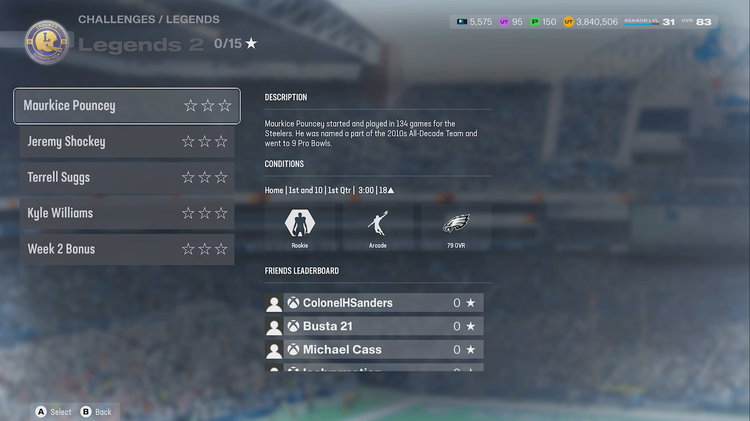Click the Eagles 79 OVR opponent tile
The height and width of the screenshot is (421, 750).
click(x=456, y=226)
